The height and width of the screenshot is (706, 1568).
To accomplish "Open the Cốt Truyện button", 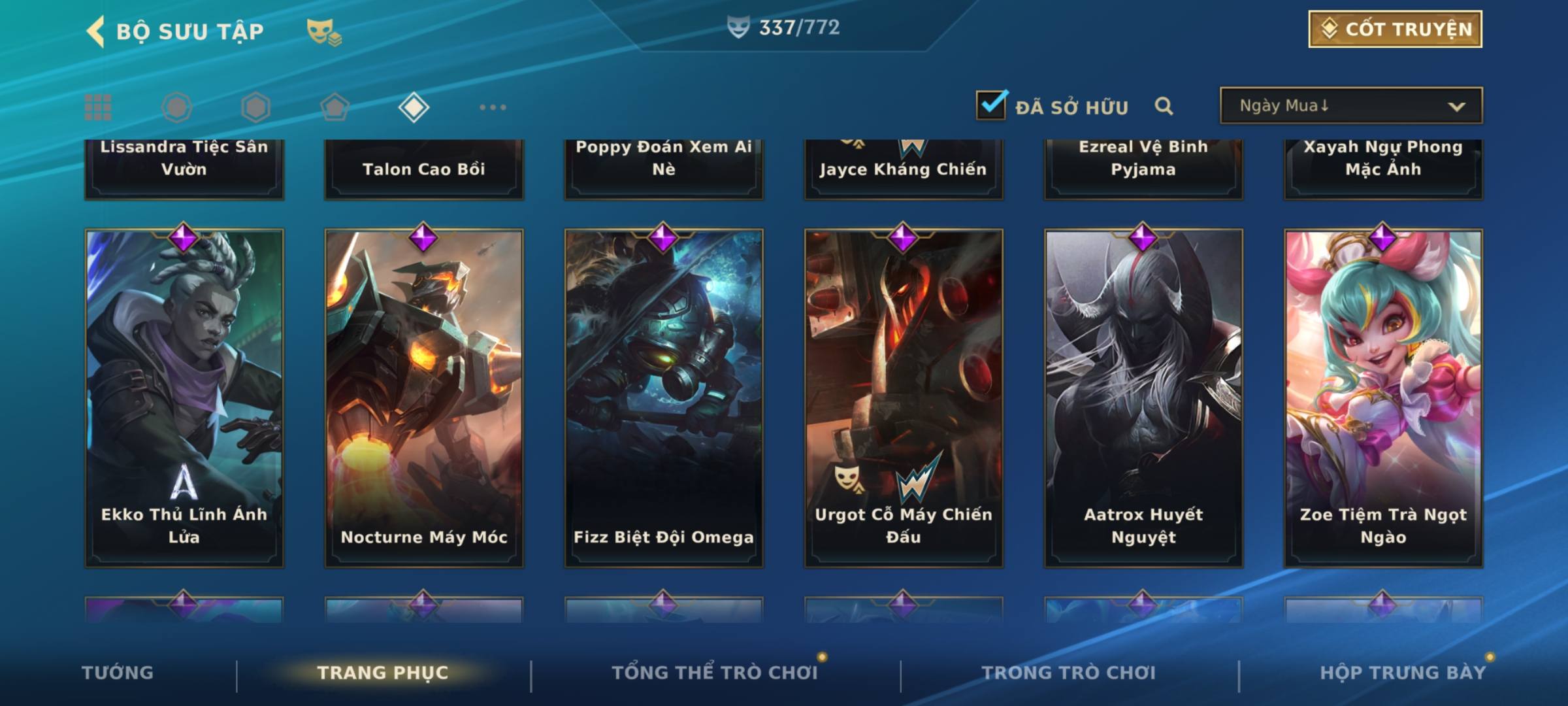I will [1395, 29].
